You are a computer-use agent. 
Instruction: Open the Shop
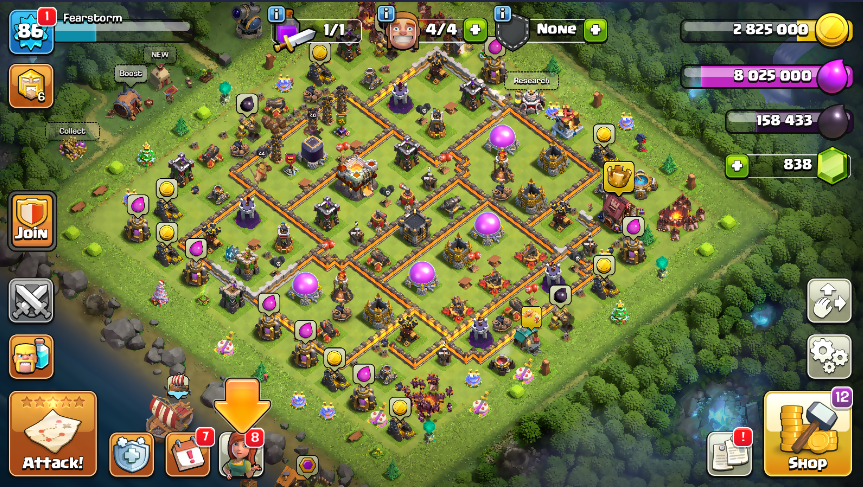pos(806,434)
